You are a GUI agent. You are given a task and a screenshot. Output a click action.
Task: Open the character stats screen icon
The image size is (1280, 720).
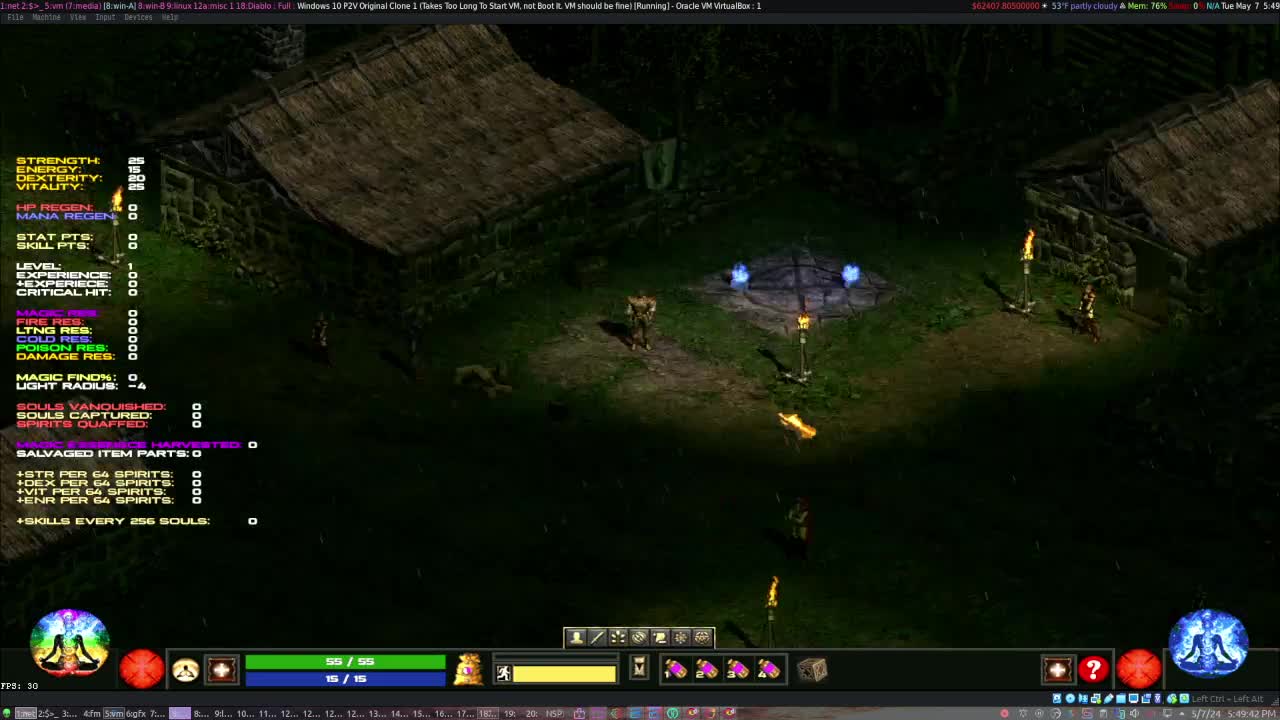(577, 637)
